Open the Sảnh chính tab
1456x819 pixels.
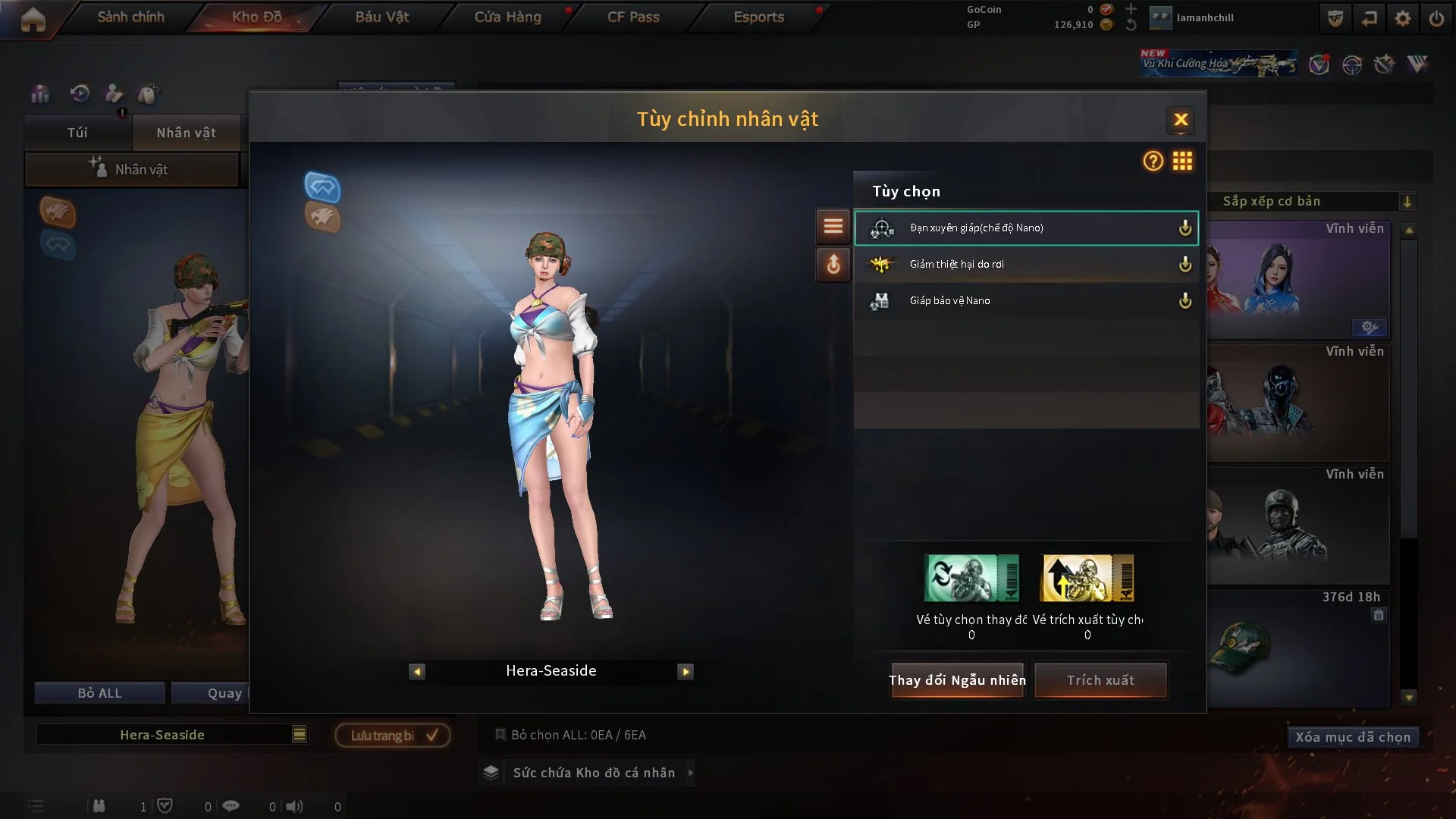tap(130, 17)
